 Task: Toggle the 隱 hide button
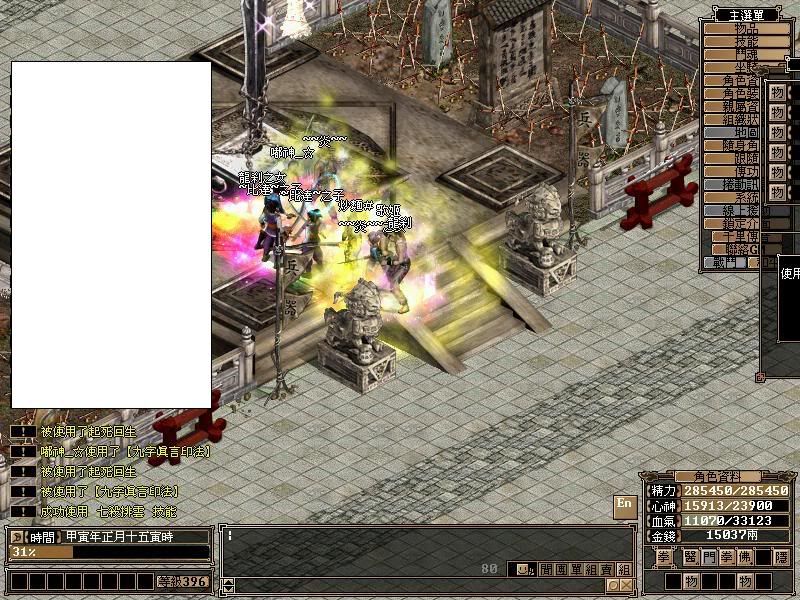coord(782,556)
